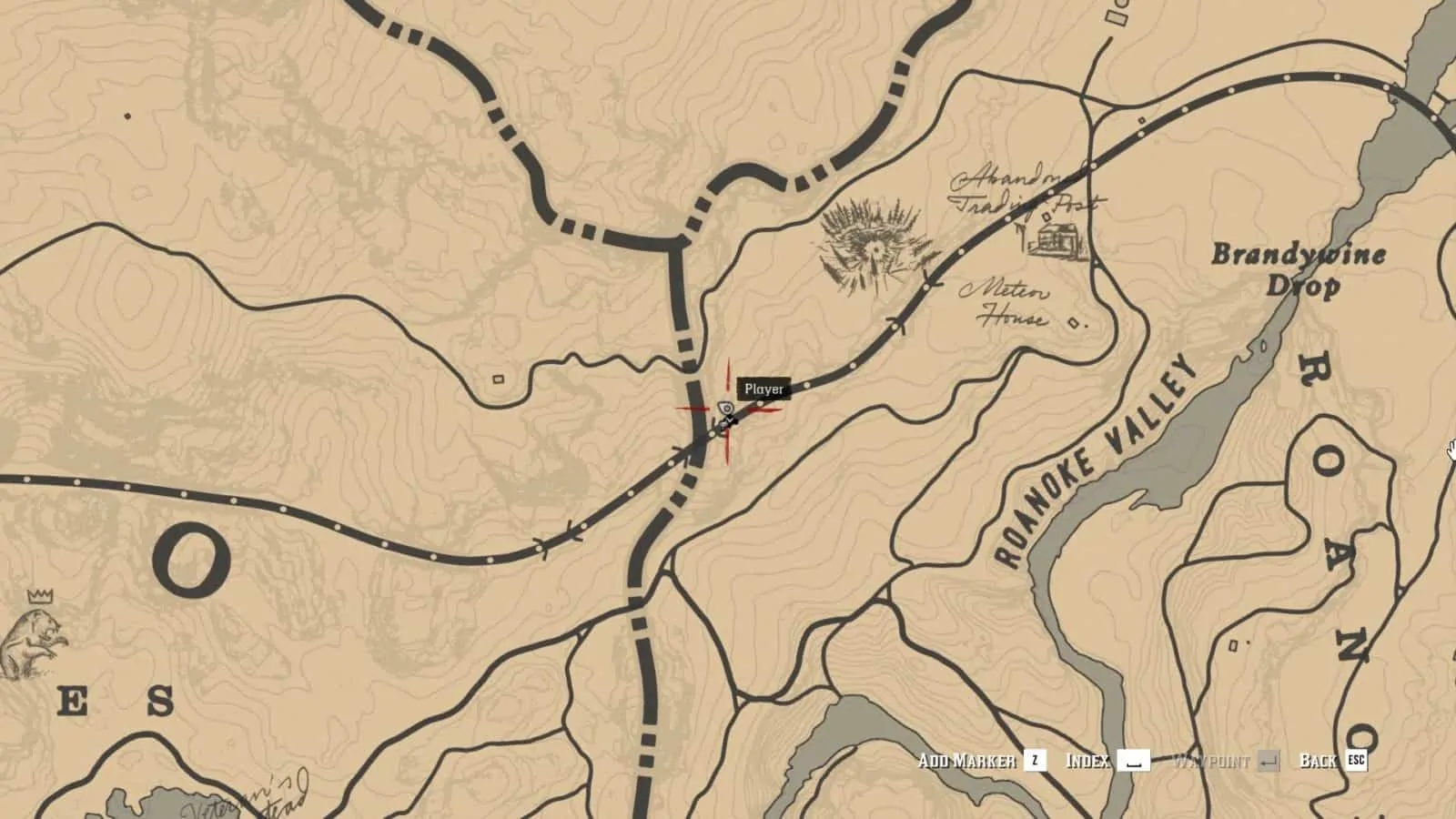
Task: Click the camp icon near the player position
Action: tap(726, 409)
